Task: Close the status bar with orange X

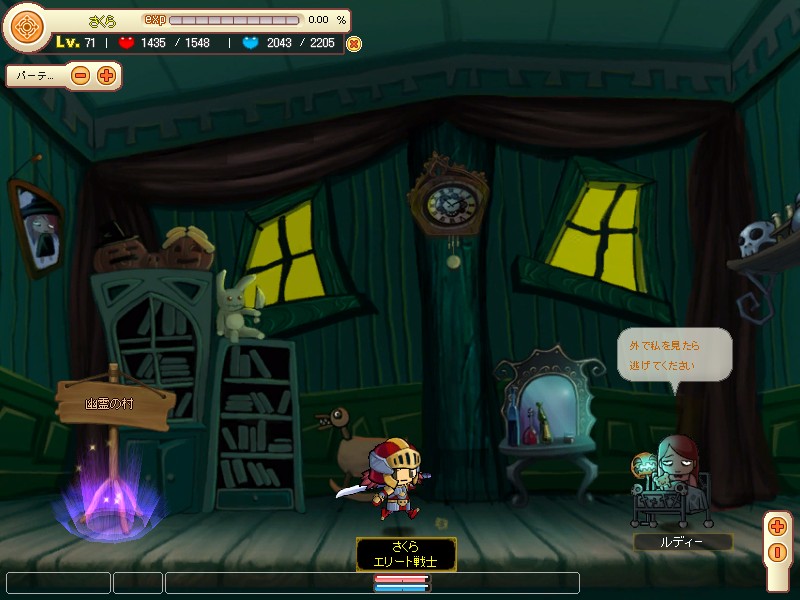Action: pos(353,44)
